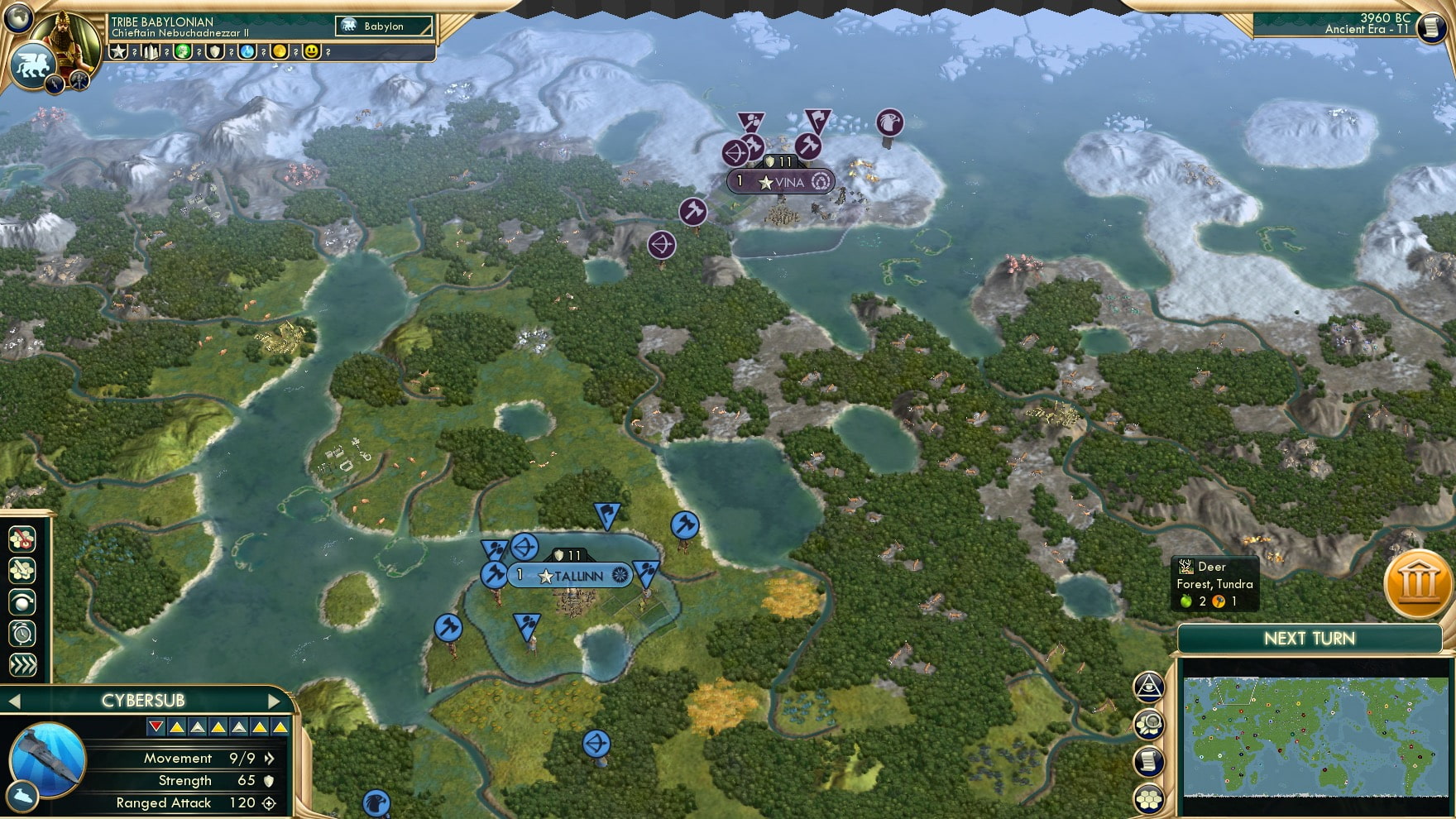Select the strategic view globe icon in left sidebar

tap(23, 602)
